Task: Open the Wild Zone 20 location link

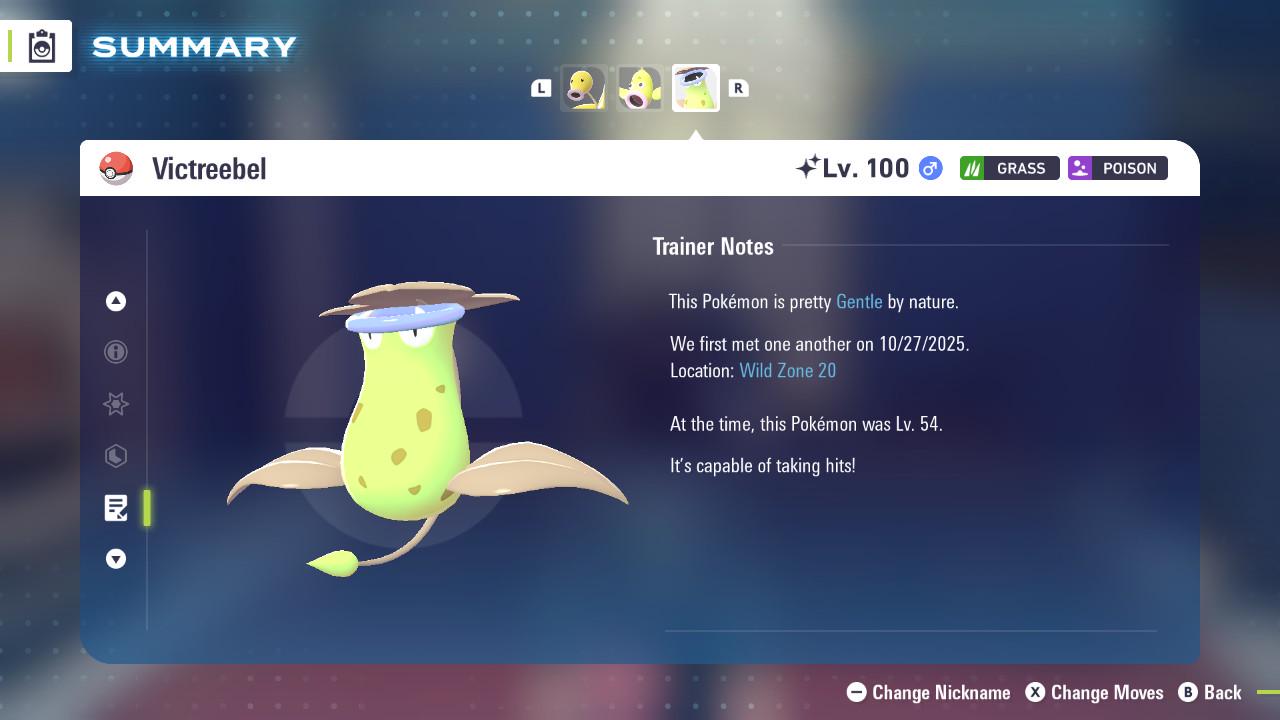Action: tap(788, 370)
